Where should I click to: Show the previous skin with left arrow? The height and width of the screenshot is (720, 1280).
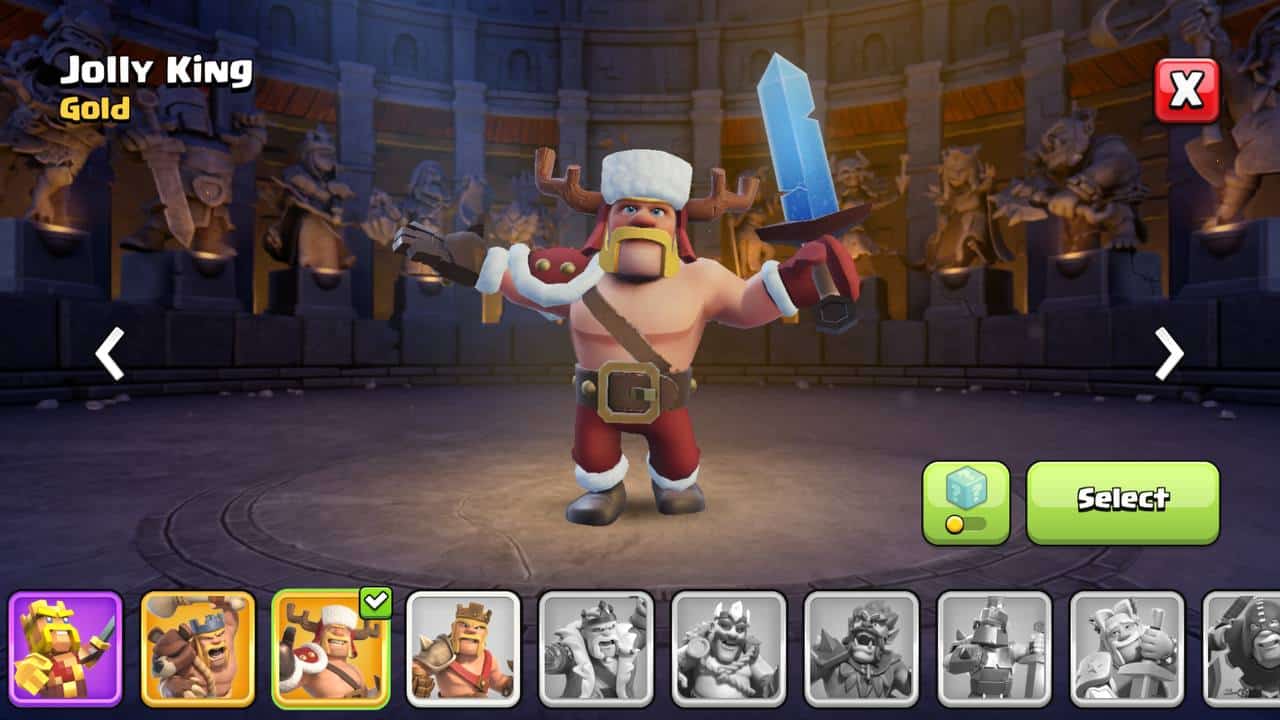tap(110, 353)
